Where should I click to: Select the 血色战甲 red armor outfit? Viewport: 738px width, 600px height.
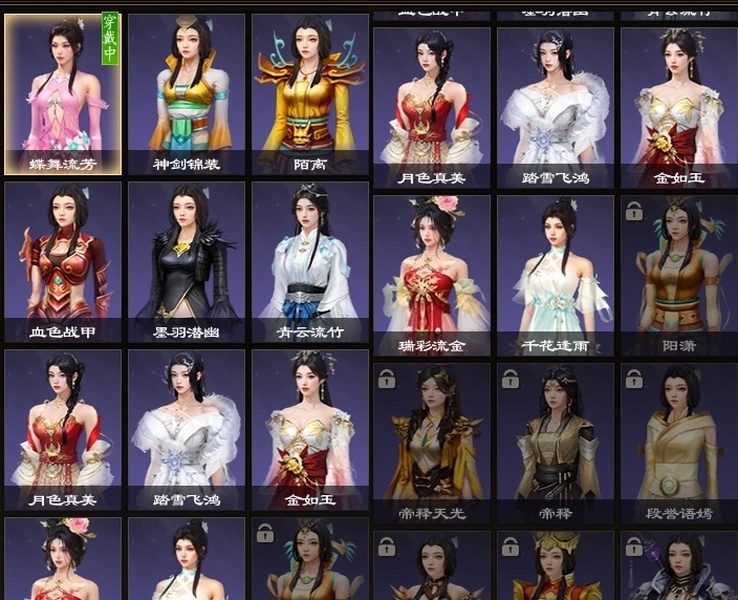tap(63, 262)
